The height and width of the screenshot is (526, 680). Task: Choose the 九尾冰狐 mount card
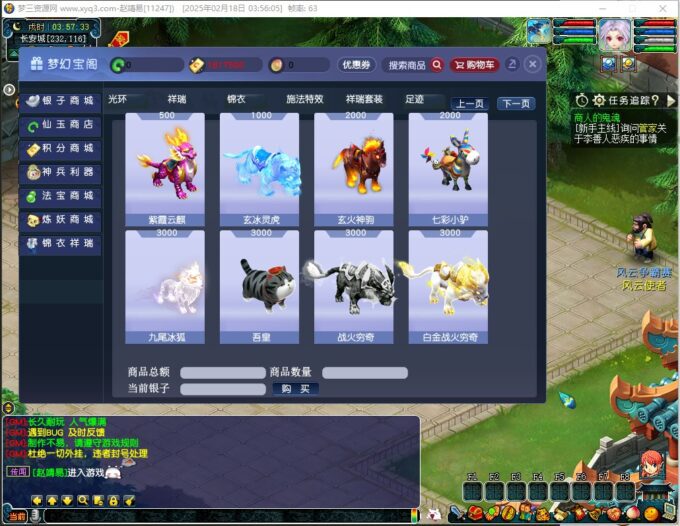tap(164, 286)
